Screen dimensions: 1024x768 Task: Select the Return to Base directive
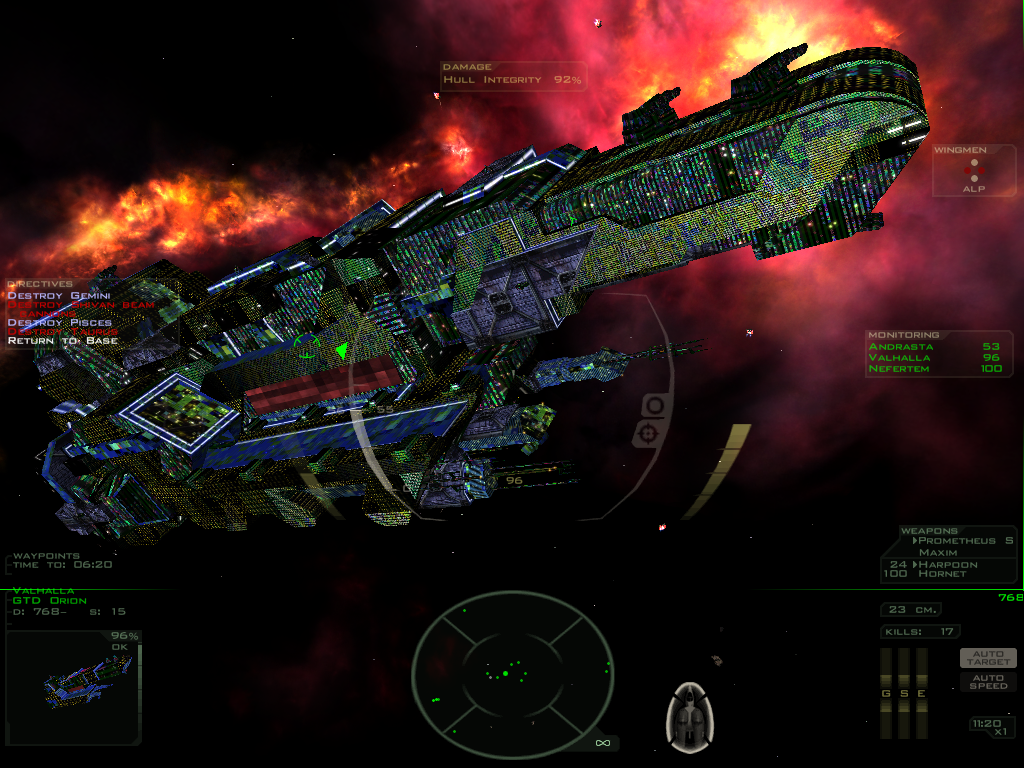pos(62,341)
